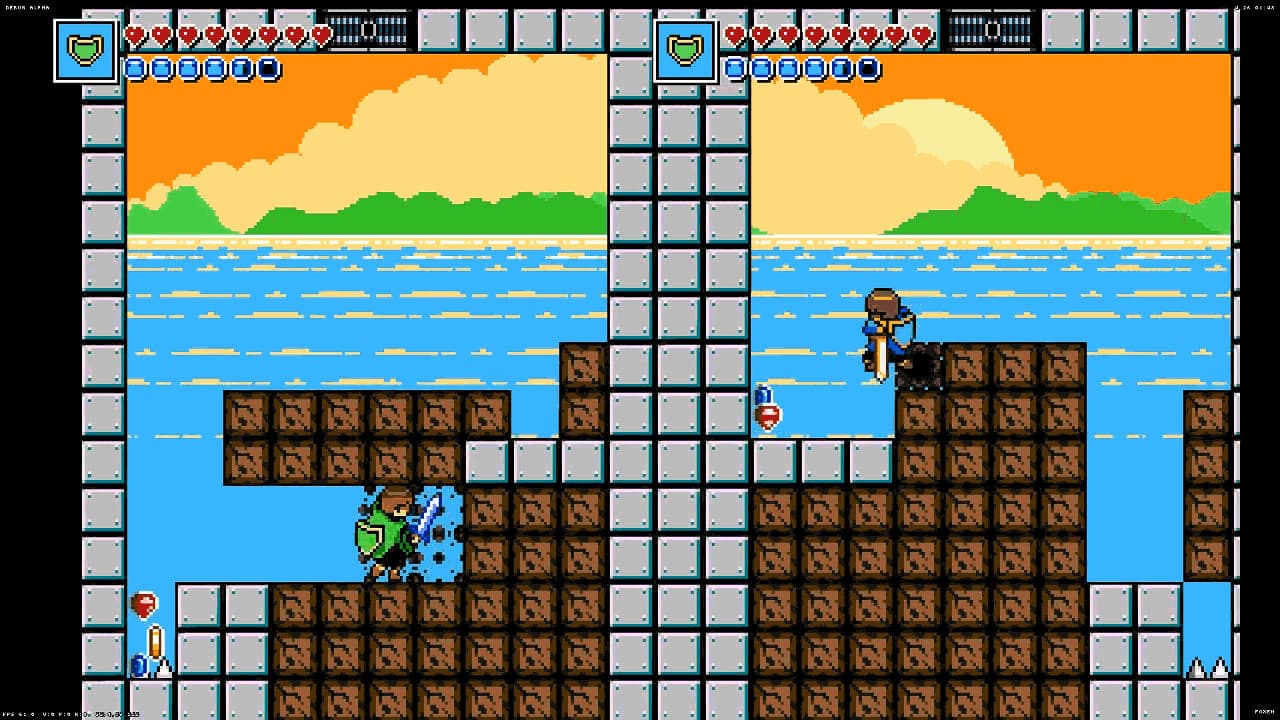Click the grated vent block above Player 2's hearts

click(x=993, y=28)
